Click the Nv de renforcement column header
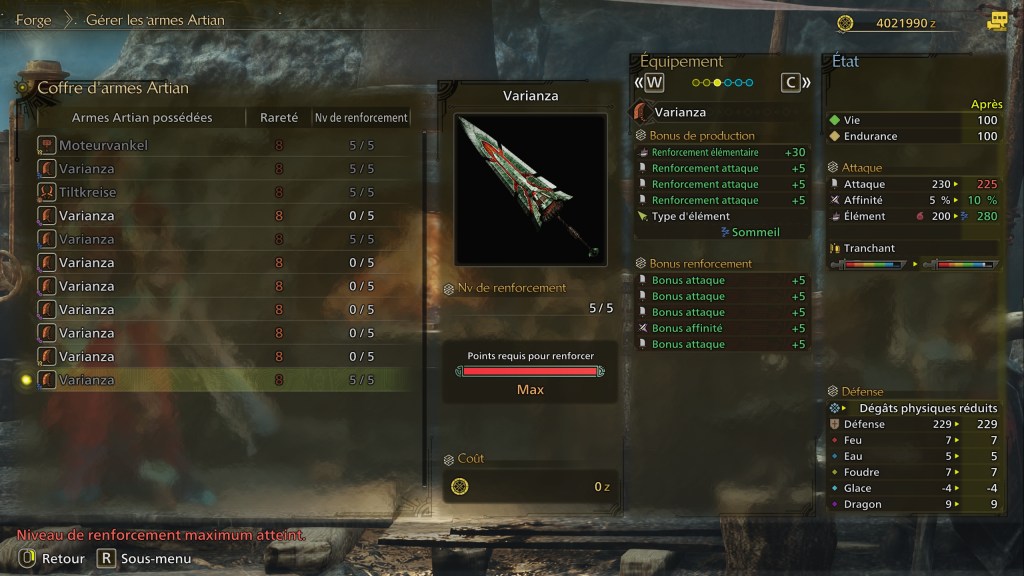This screenshot has height=576, width=1024. [361, 118]
